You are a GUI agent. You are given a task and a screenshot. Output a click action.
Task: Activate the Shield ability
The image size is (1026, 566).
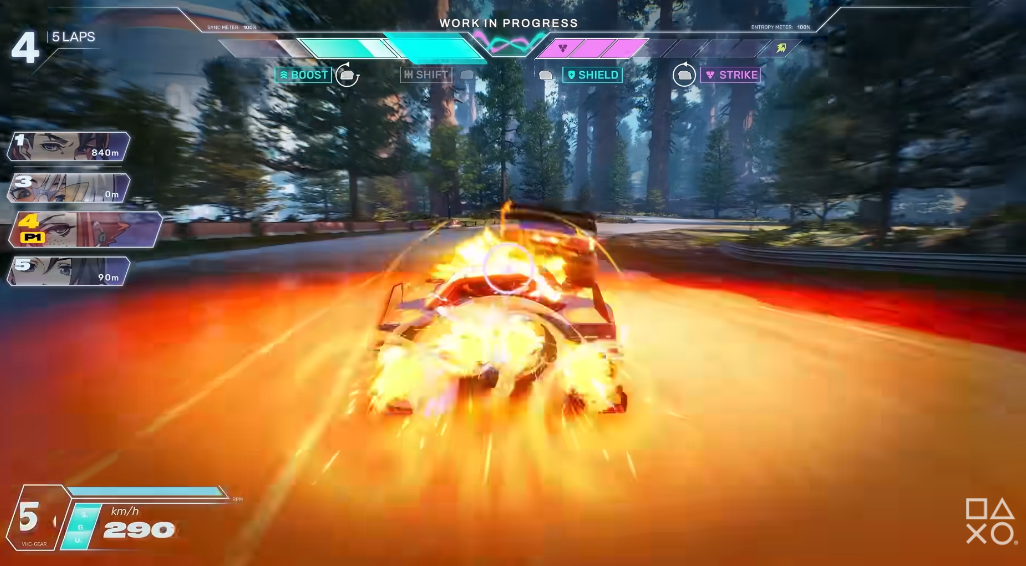click(x=592, y=75)
